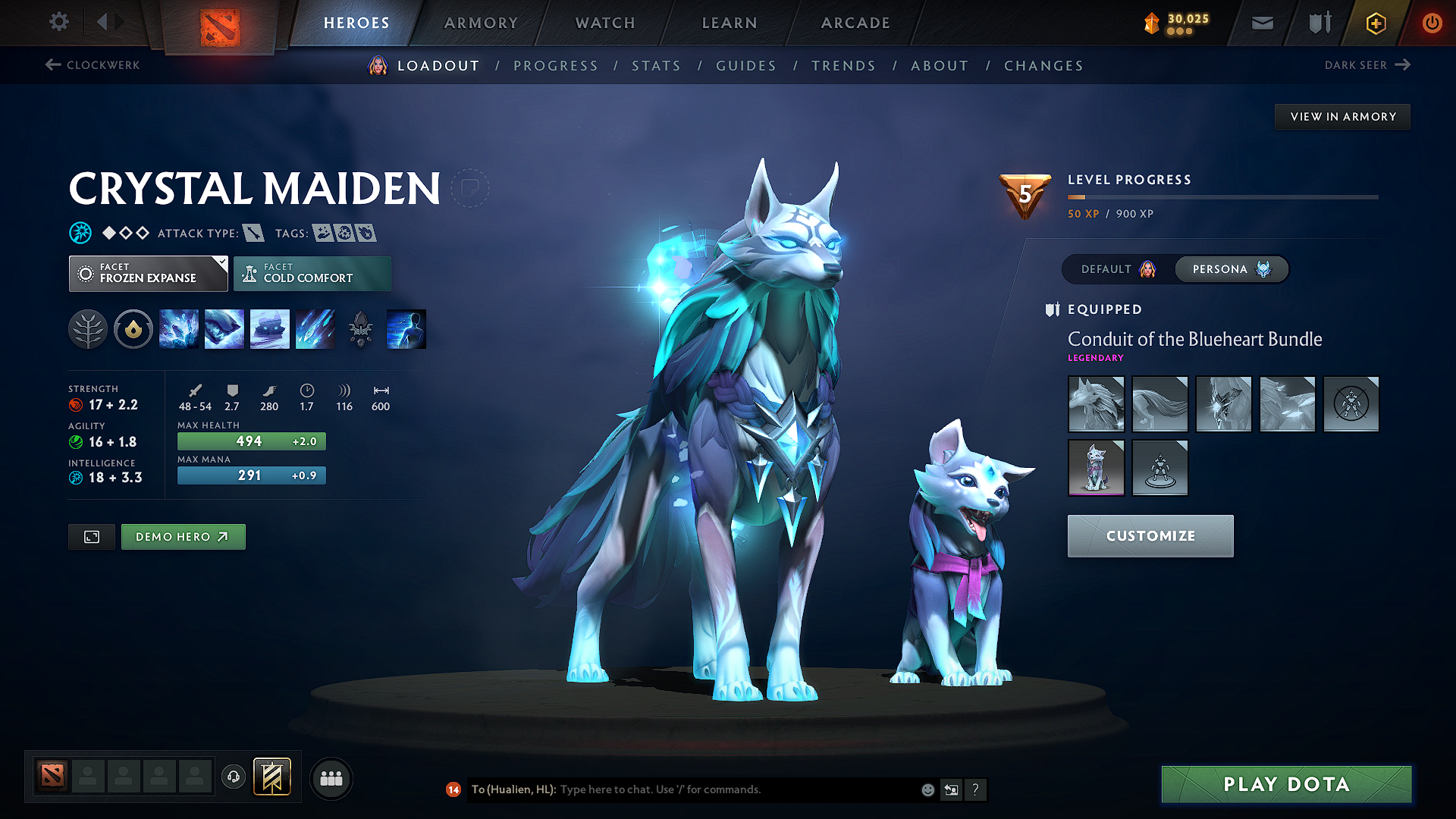Go back to previous hero Clockwerk
1456x819 pixels.
click(93, 65)
